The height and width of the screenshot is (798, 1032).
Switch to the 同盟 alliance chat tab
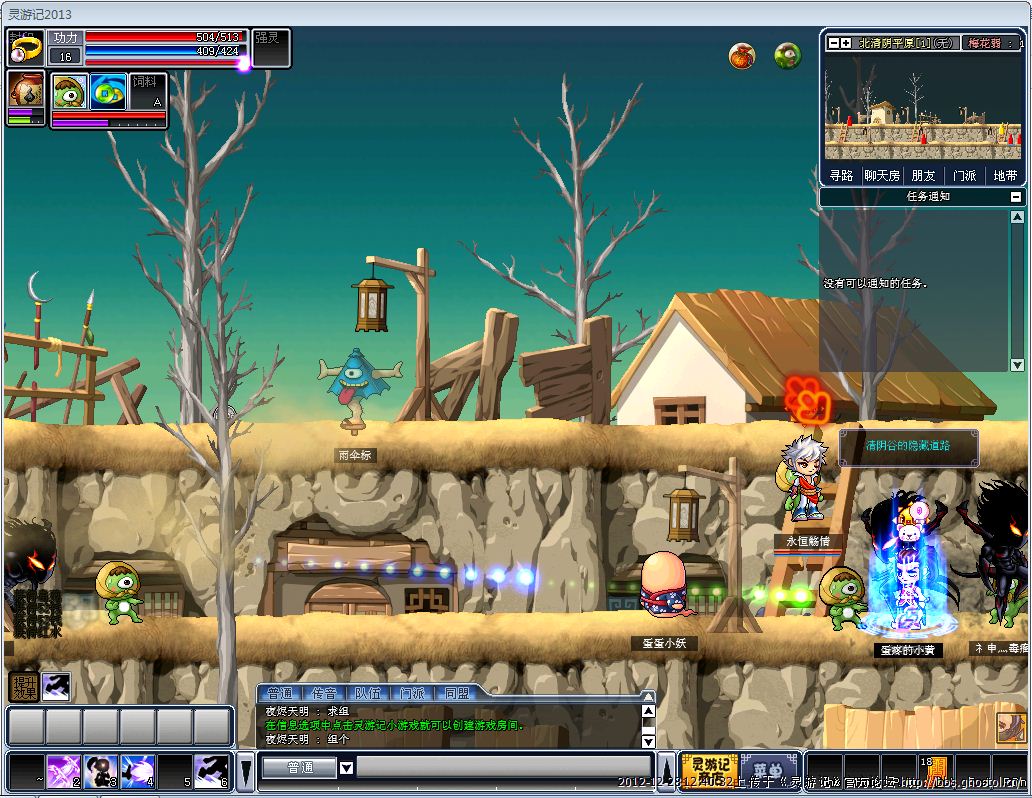click(456, 693)
